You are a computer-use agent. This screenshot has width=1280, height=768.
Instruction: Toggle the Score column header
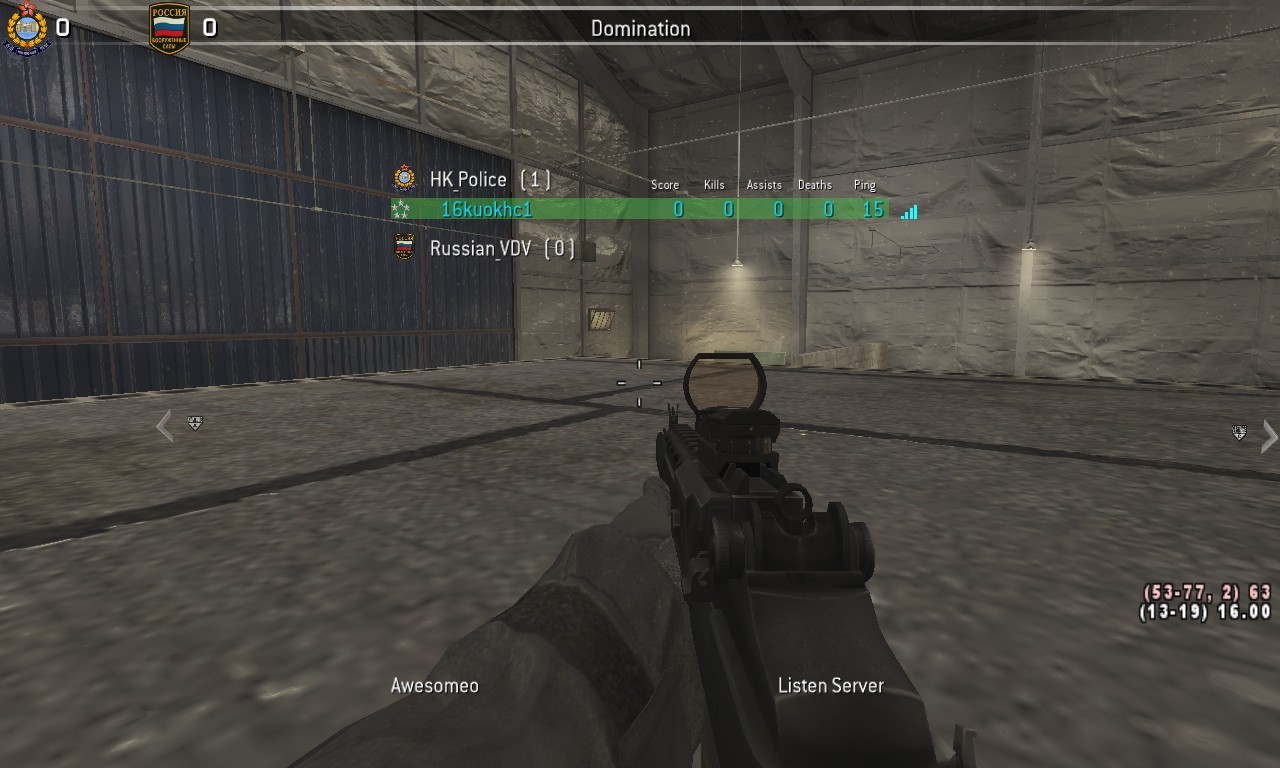tap(664, 185)
